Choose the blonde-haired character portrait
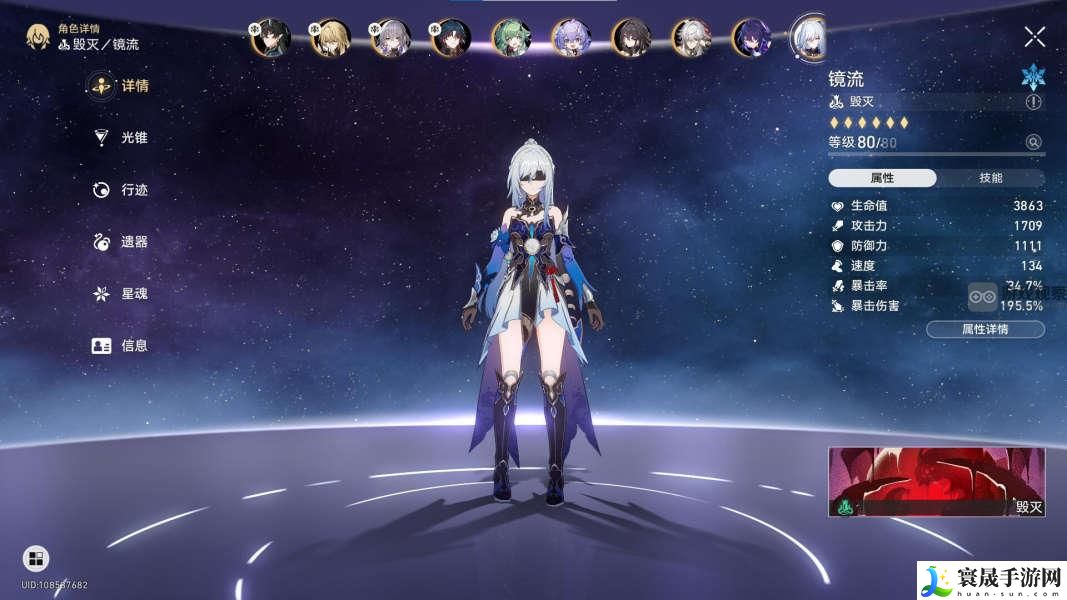Screen dimensions: 1067x600 pyautogui.click(x=330, y=38)
